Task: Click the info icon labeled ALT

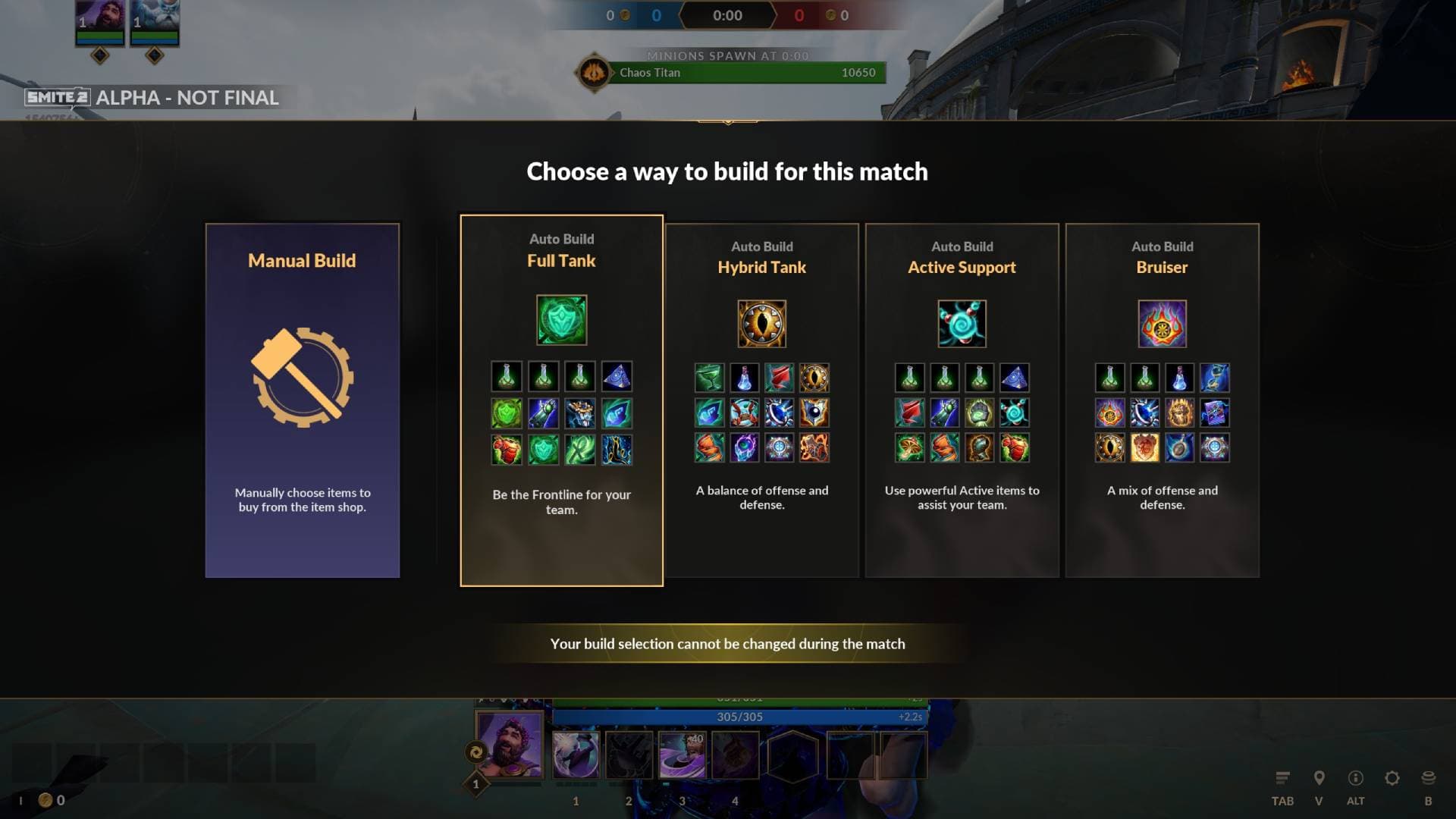Action: pos(1355,779)
